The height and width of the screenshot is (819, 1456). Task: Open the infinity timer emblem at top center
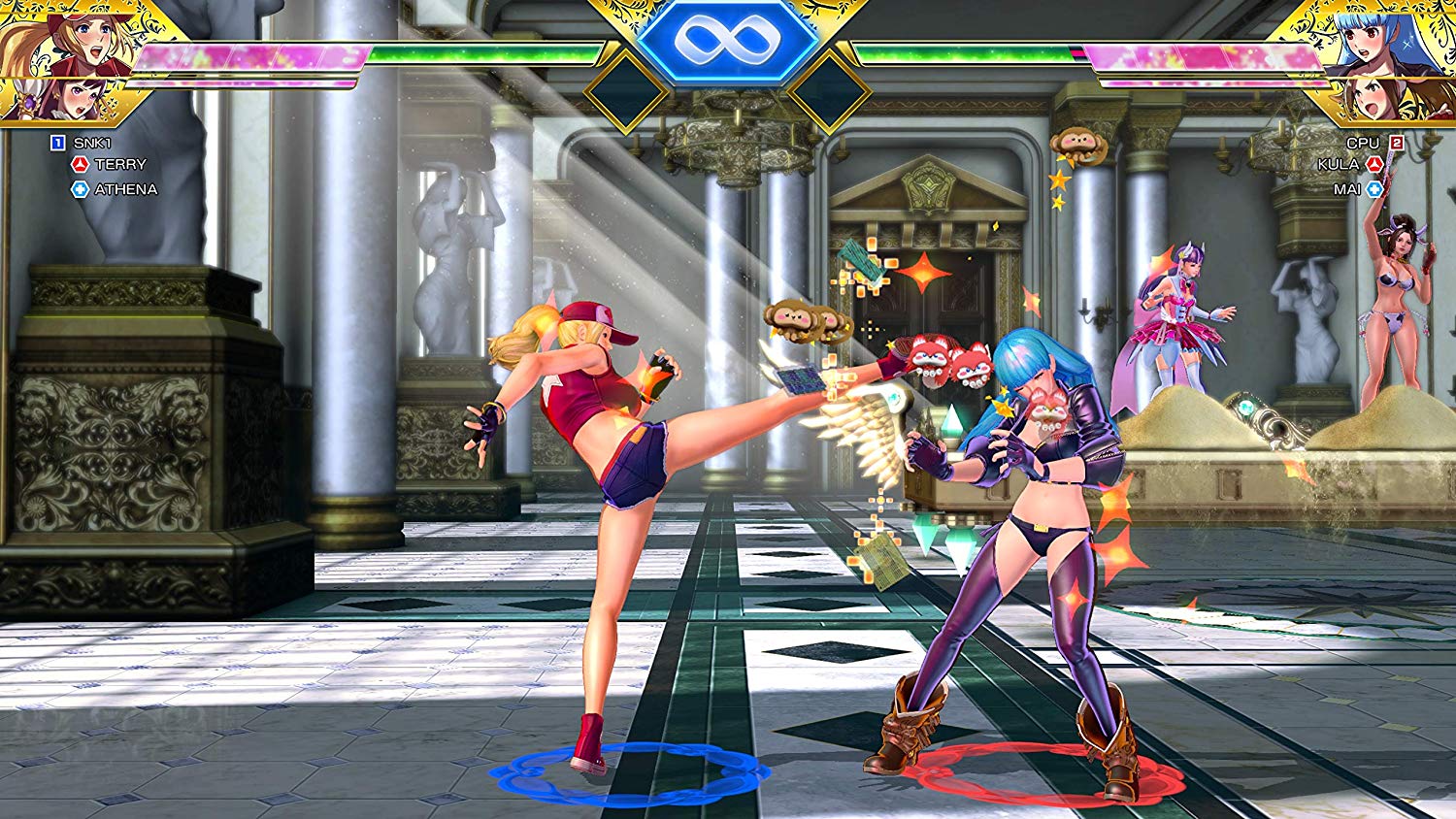728,41
